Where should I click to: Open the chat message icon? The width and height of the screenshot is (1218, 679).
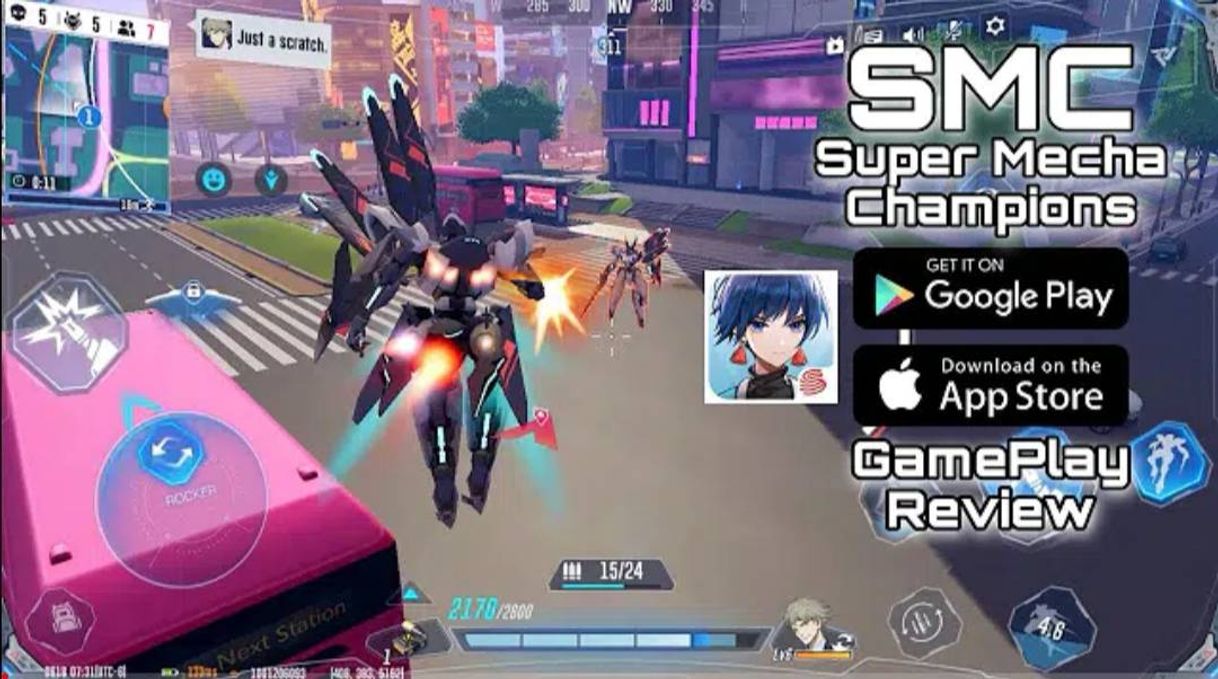(x=872, y=36)
